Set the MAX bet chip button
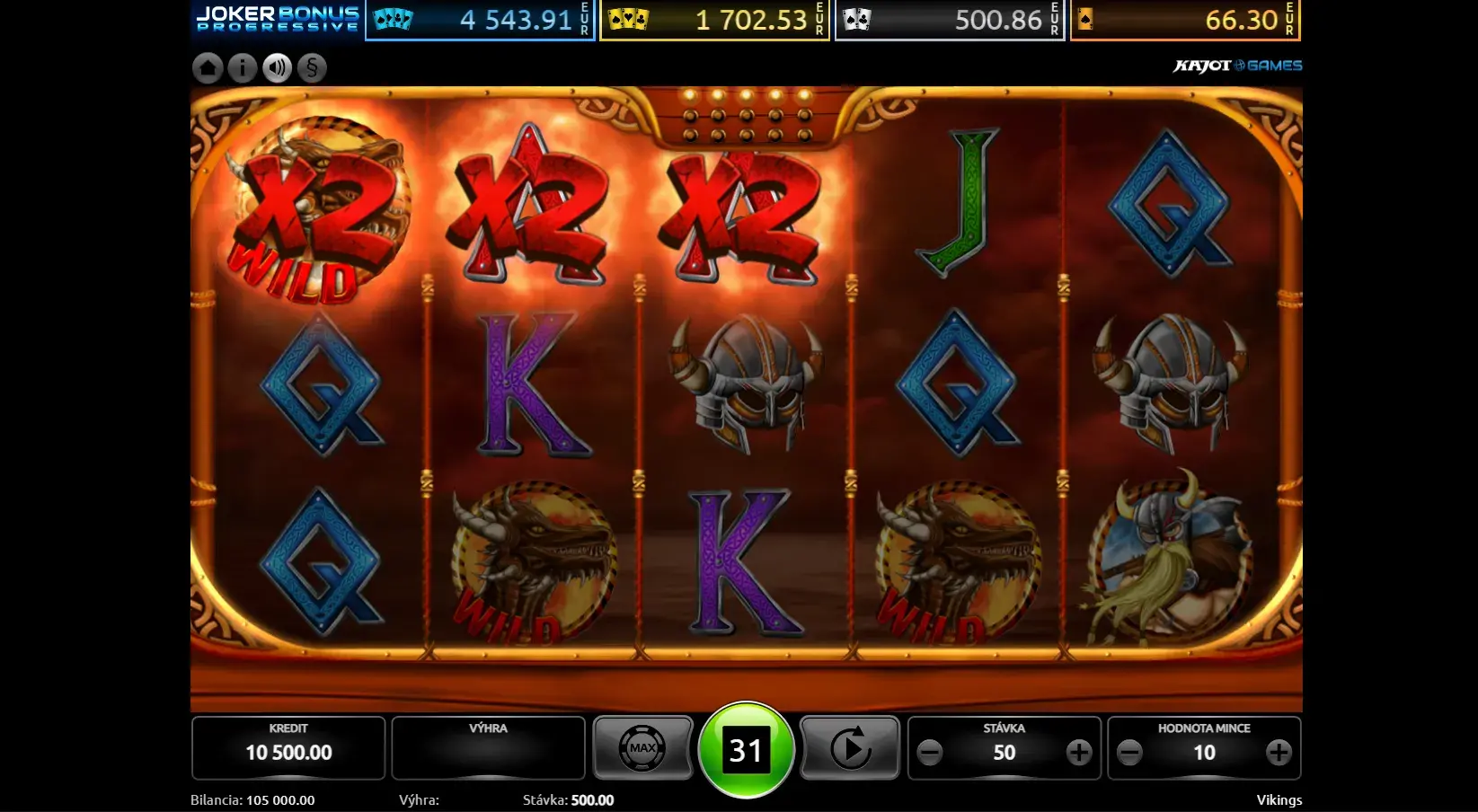 pos(642,748)
